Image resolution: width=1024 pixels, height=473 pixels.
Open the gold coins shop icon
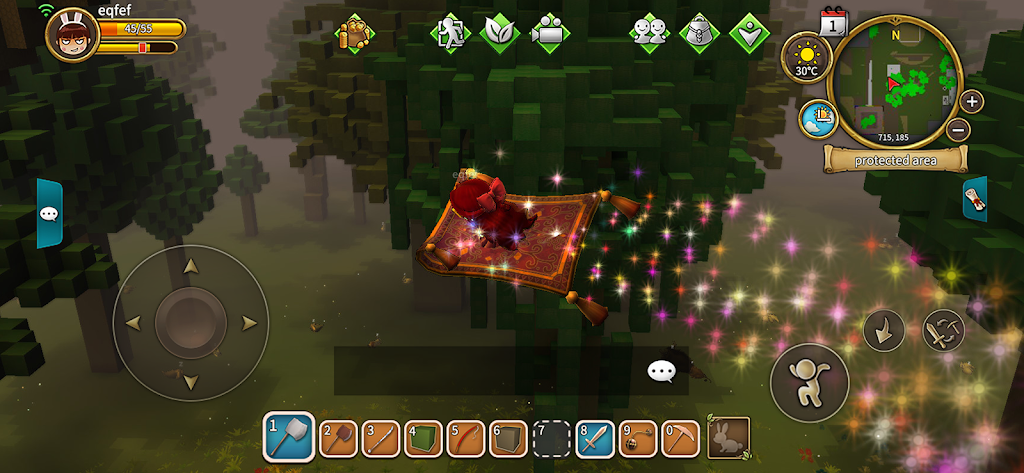[355, 33]
